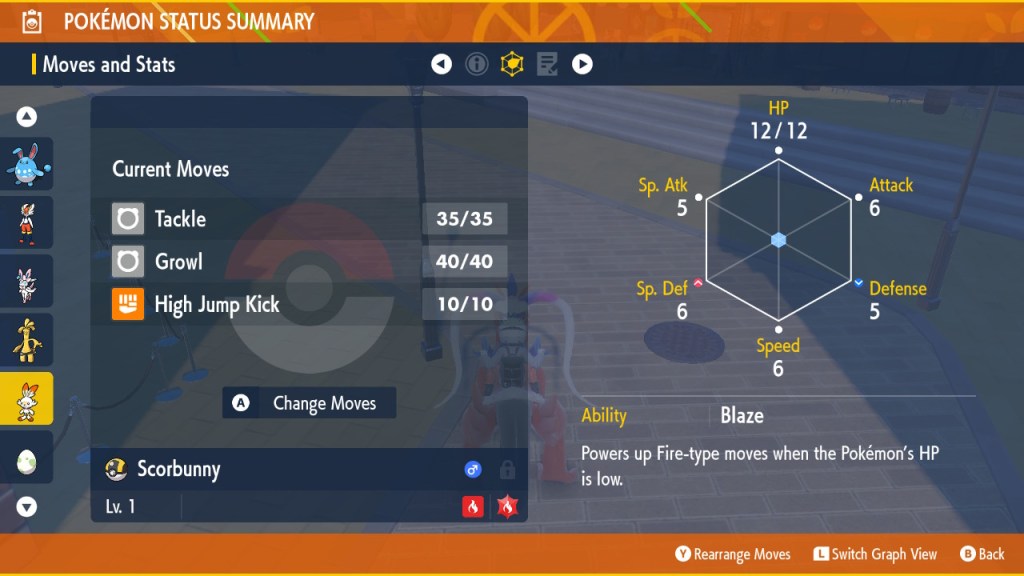Viewport: 1024px width, 576px height.
Task: Select Azumarill in the party list
Action: coord(27,164)
